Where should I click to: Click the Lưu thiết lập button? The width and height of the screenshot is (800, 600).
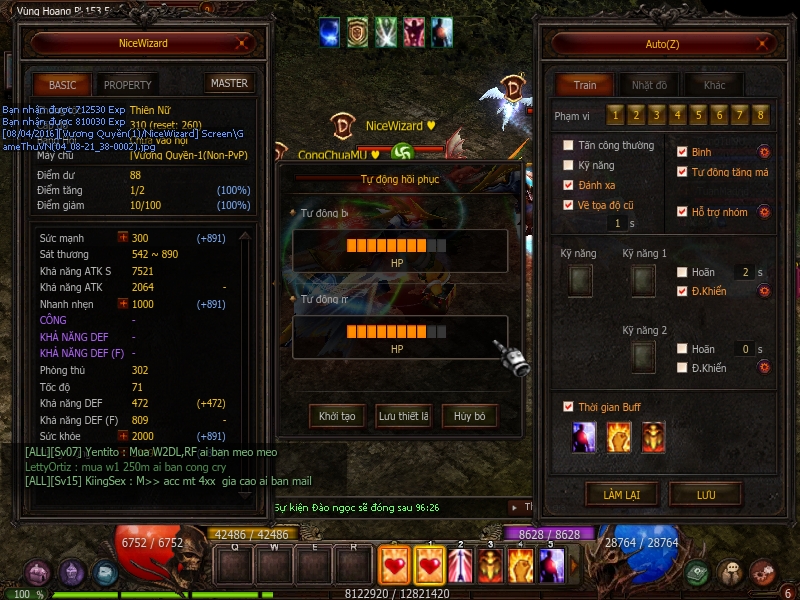(x=403, y=416)
